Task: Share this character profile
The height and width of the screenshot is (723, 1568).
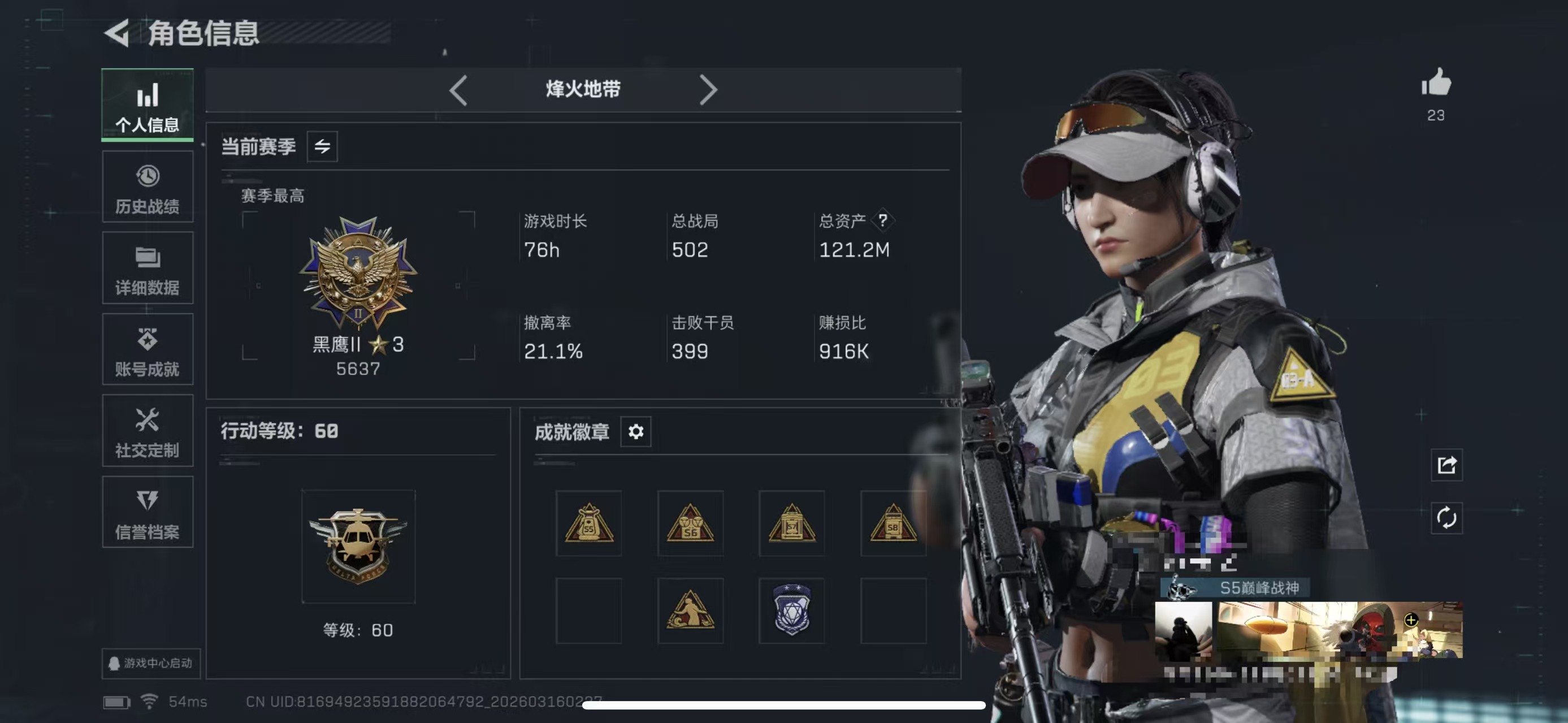Action: point(1446,465)
